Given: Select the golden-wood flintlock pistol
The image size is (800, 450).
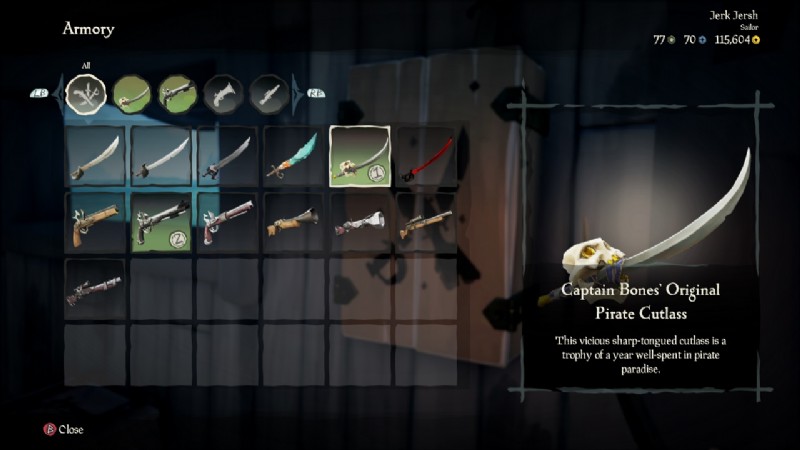Looking at the screenshot, I should tap(96, 221).
